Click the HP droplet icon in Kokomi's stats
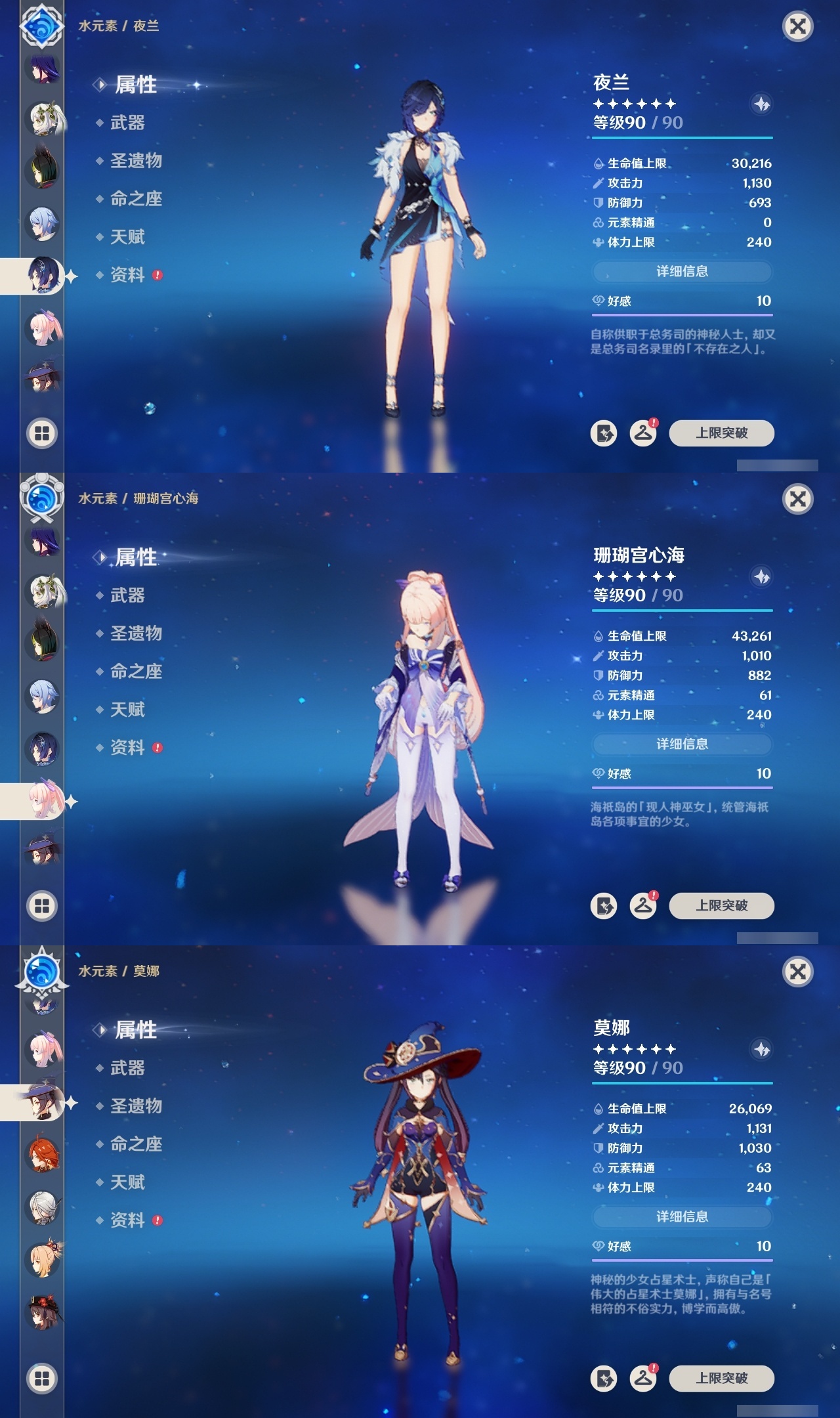This screenshot has height=1418, width=840. tap(598, 635)
